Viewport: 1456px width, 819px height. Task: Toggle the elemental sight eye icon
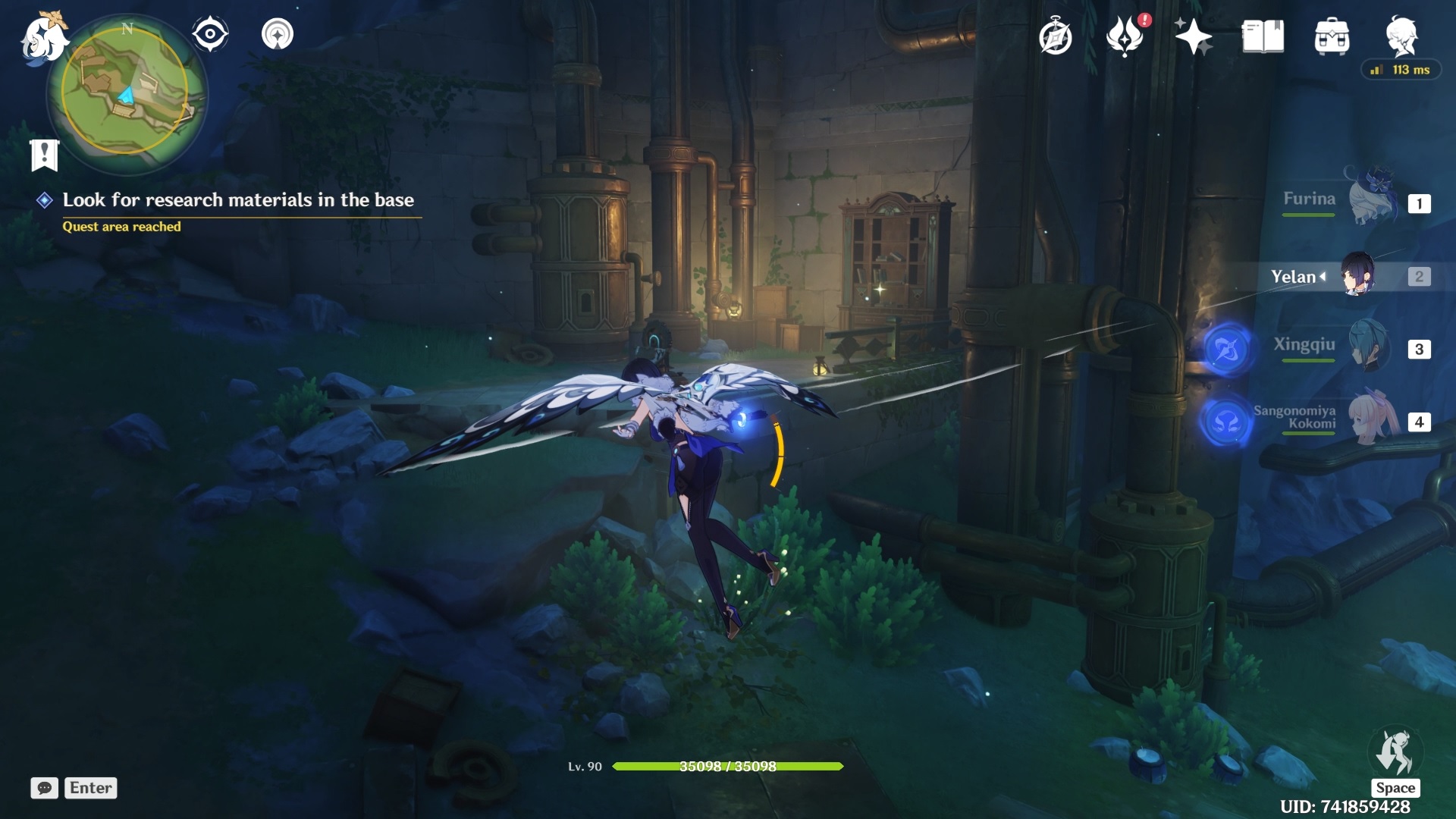tap(210, 34)
